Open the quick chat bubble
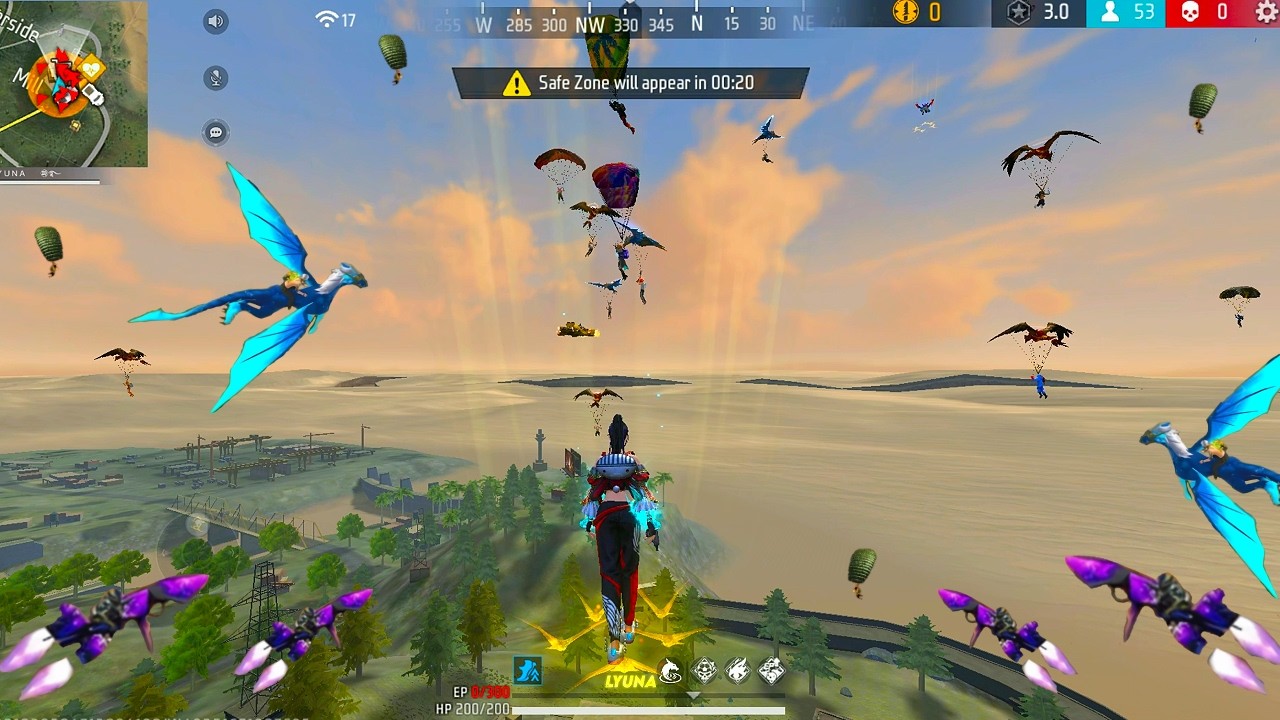 [x=216, y=132]
